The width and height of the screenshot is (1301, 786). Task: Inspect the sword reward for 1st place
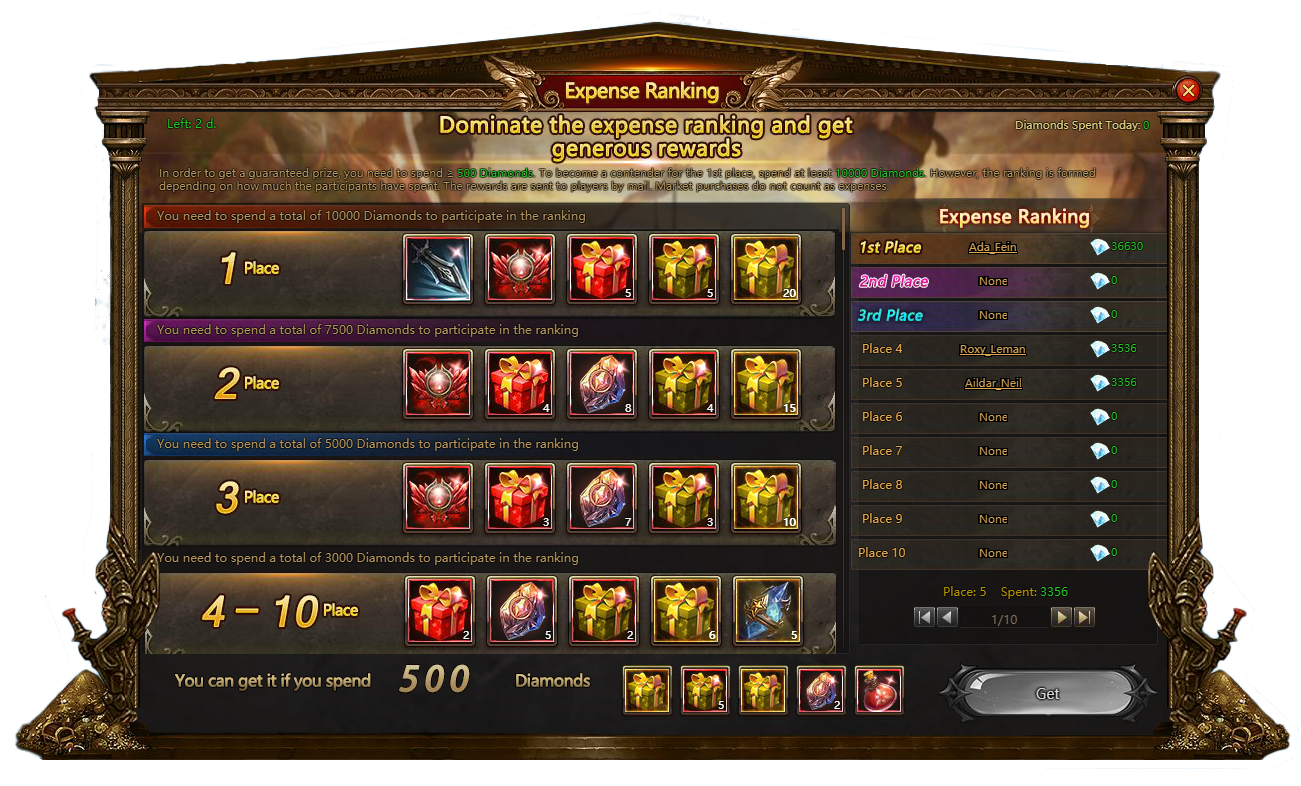[438, 269]
